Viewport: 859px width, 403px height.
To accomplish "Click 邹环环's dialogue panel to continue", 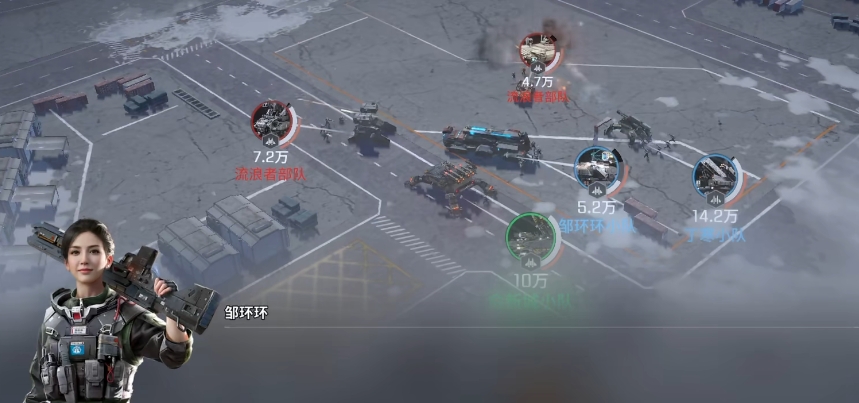I will [520, 362].
